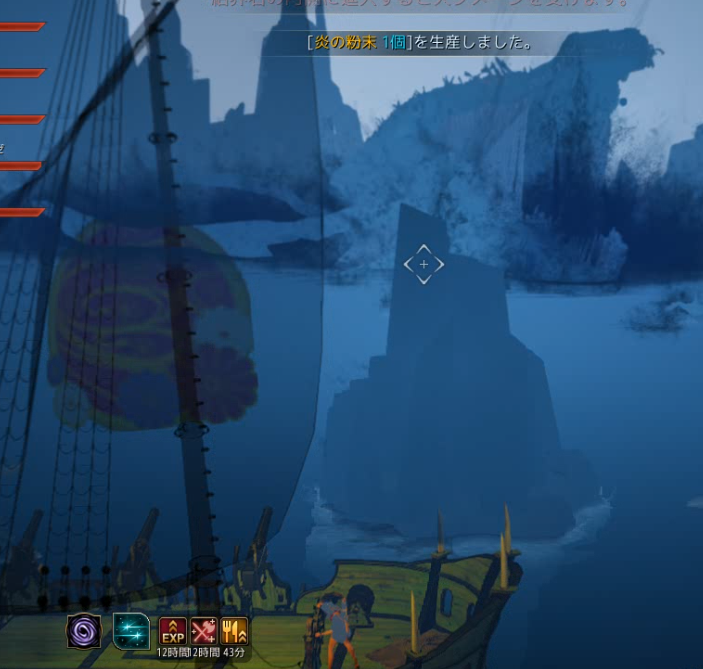Select the red EXP buff icon
Screen dimensions: 703x669
coord(173,631)
